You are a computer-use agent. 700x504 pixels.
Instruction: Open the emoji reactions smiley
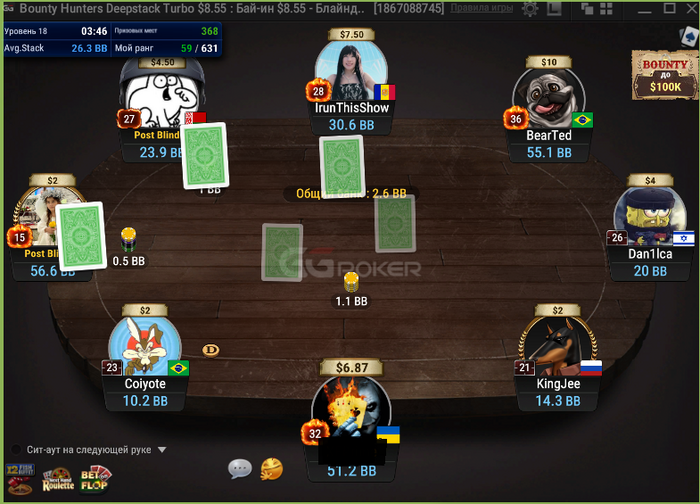pyautogui.click(x=270, y=468)
